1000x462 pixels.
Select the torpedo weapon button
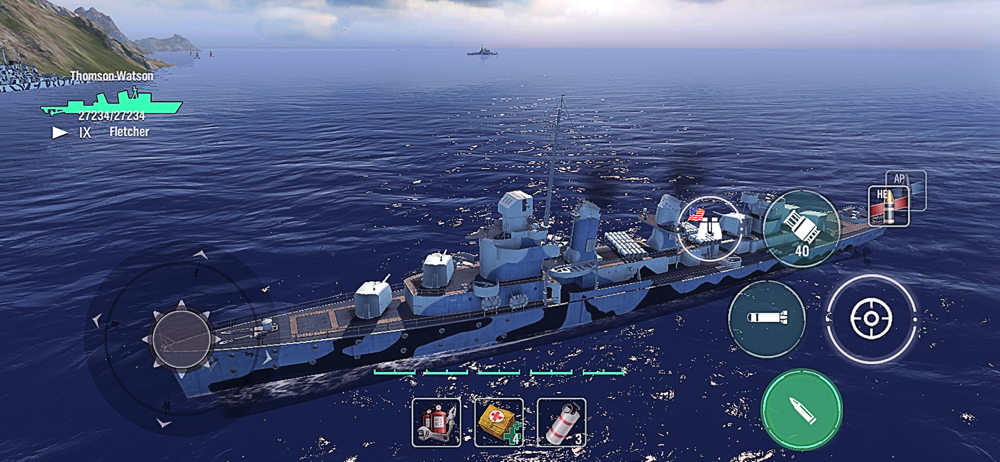766,319
